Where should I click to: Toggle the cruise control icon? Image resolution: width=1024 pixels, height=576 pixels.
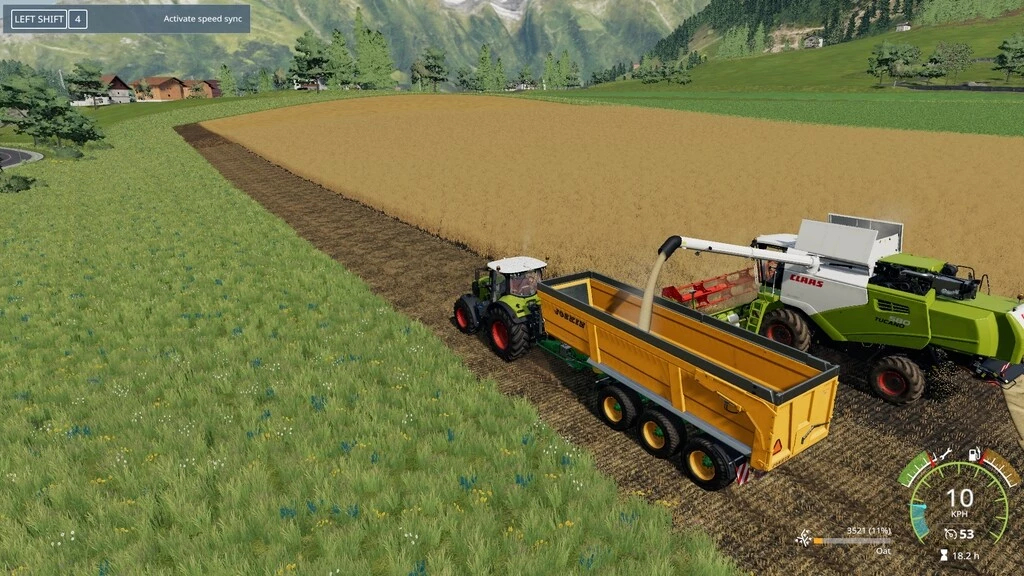click(x=949, y=534)
